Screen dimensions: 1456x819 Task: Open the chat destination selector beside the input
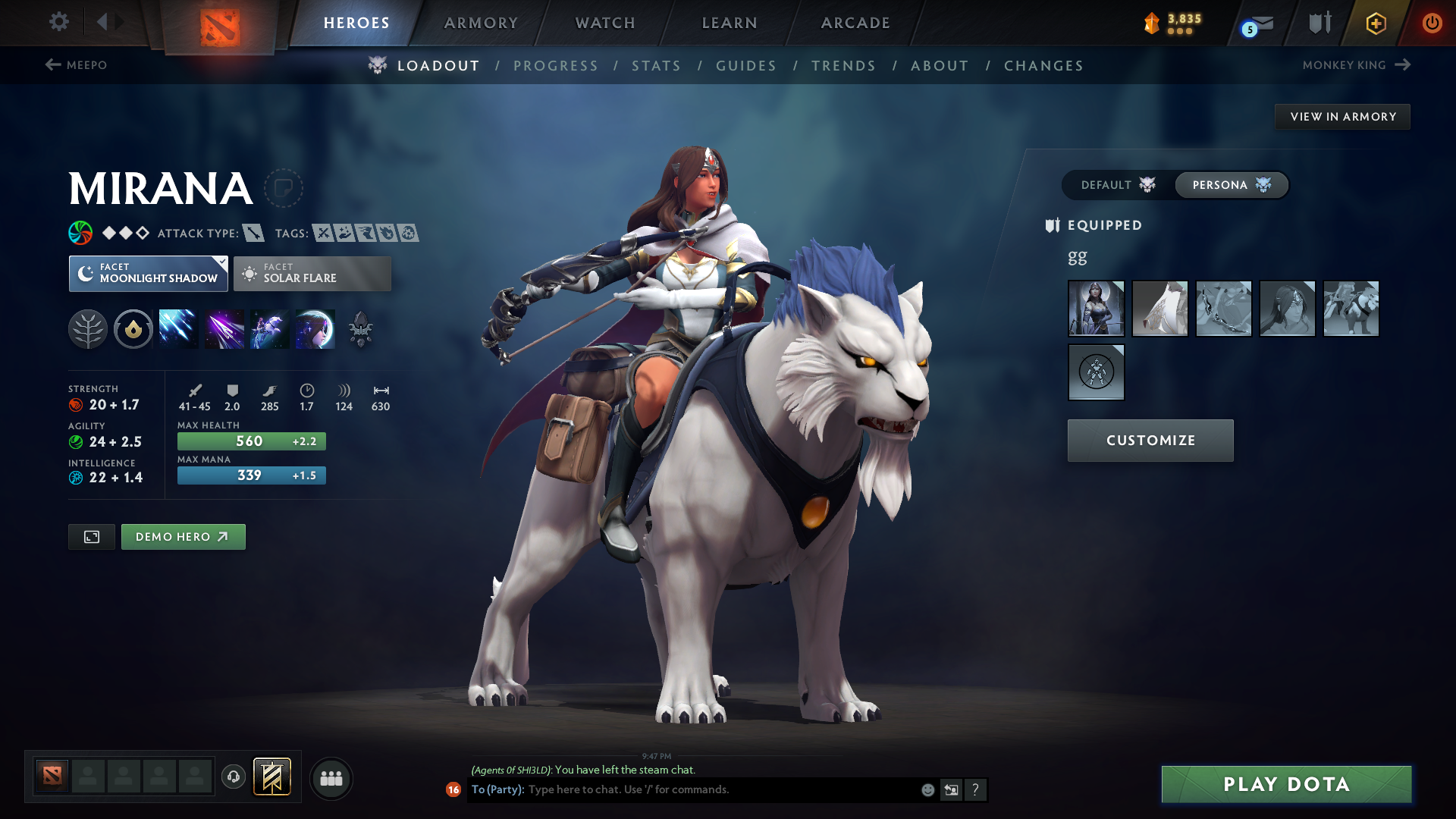point(952,789)
